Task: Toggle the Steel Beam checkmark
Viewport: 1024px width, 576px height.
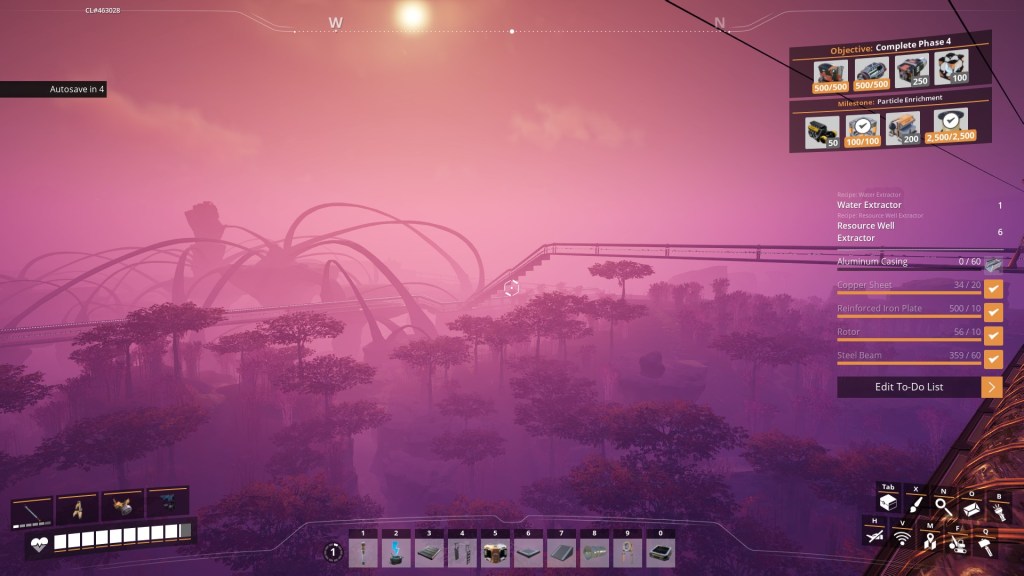Action: pyautogui.click(x=993, y=358)
